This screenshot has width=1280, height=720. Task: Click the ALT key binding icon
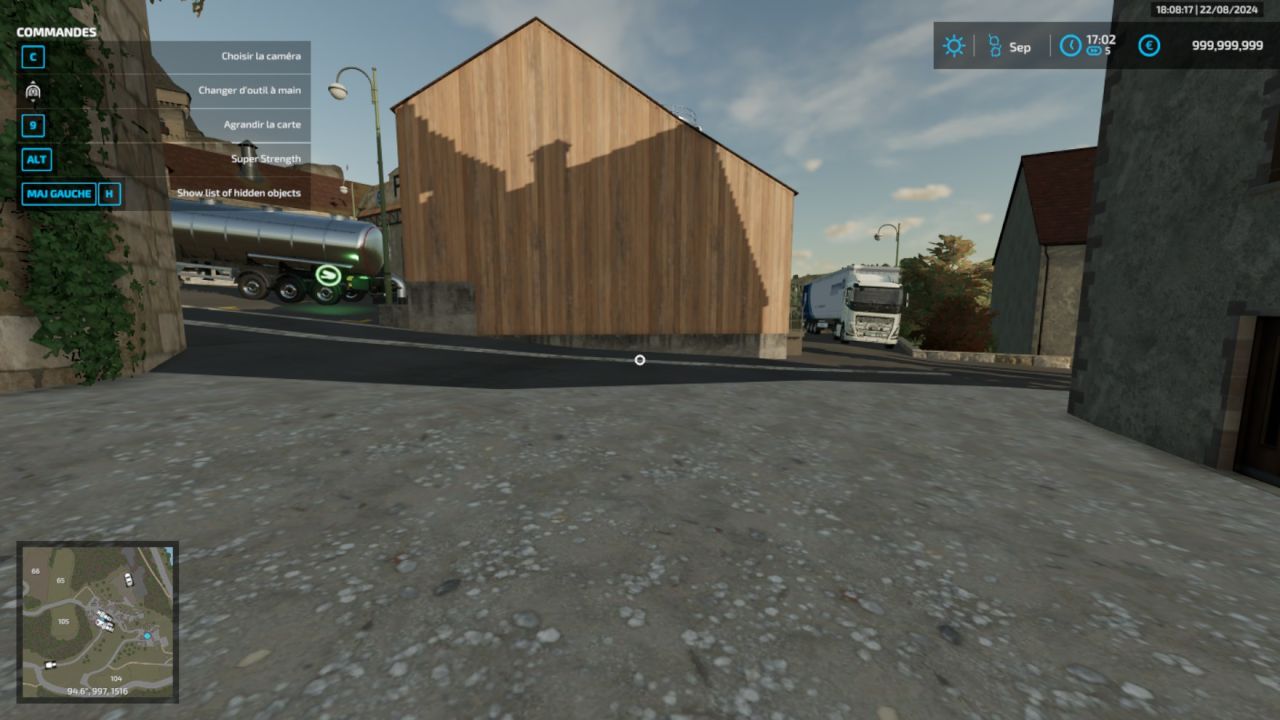34,159
